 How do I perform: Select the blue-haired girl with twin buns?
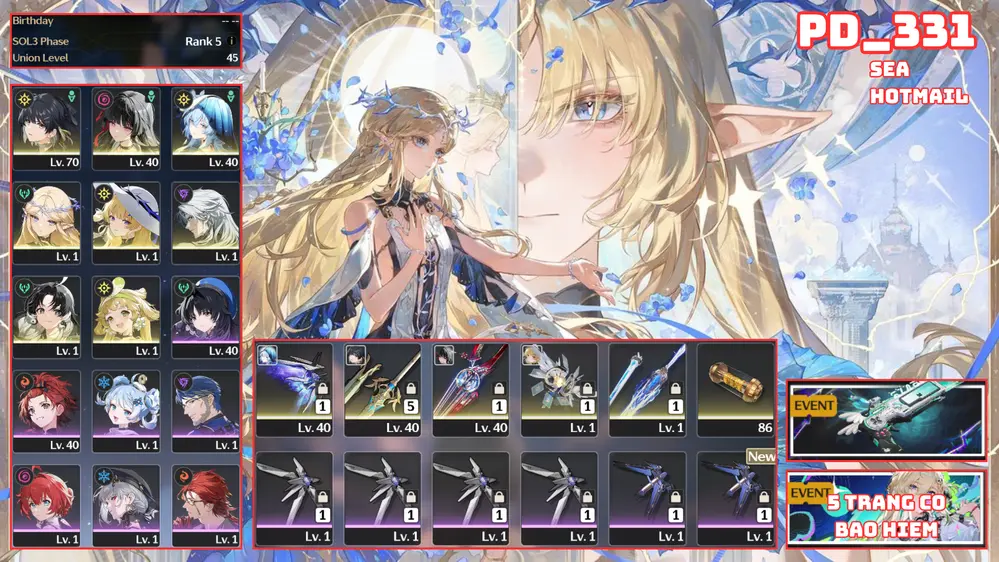tap(128, 410)
